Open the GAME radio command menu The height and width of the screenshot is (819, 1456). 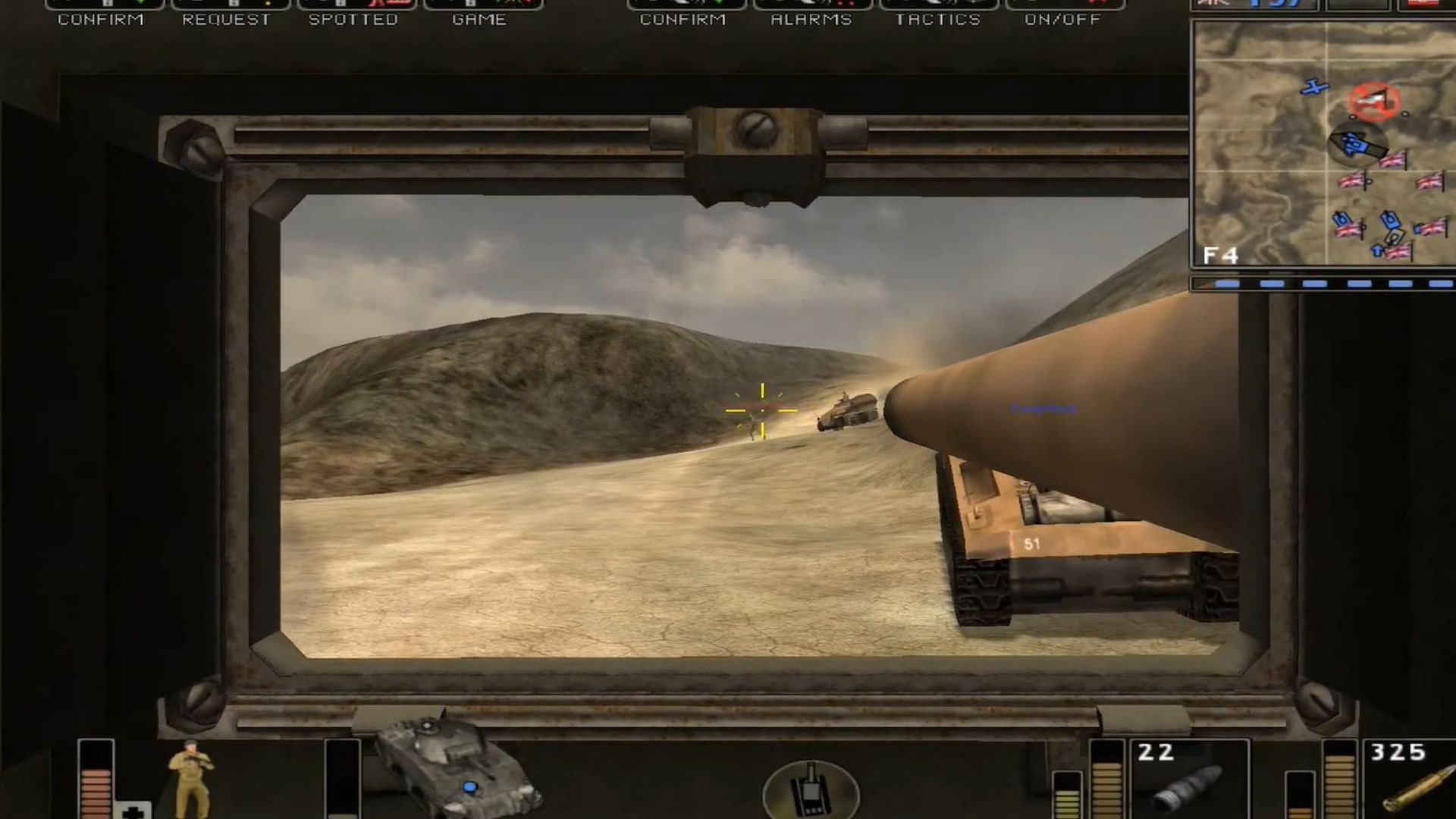pos(479,19)
